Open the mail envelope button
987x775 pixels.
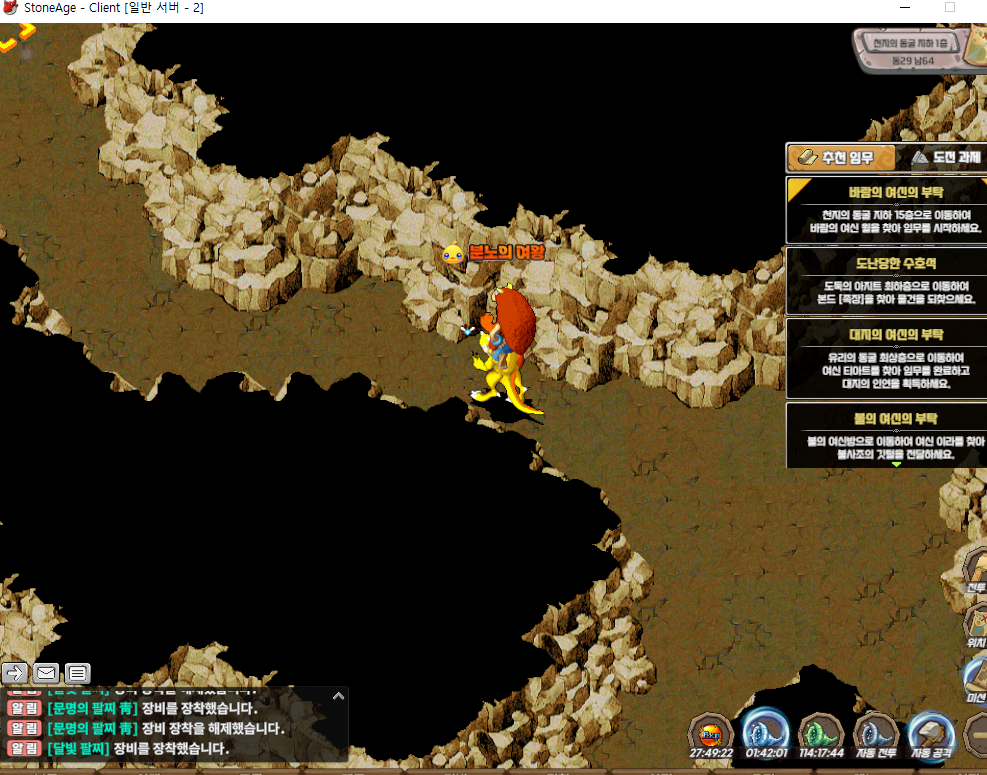[46, 672]
